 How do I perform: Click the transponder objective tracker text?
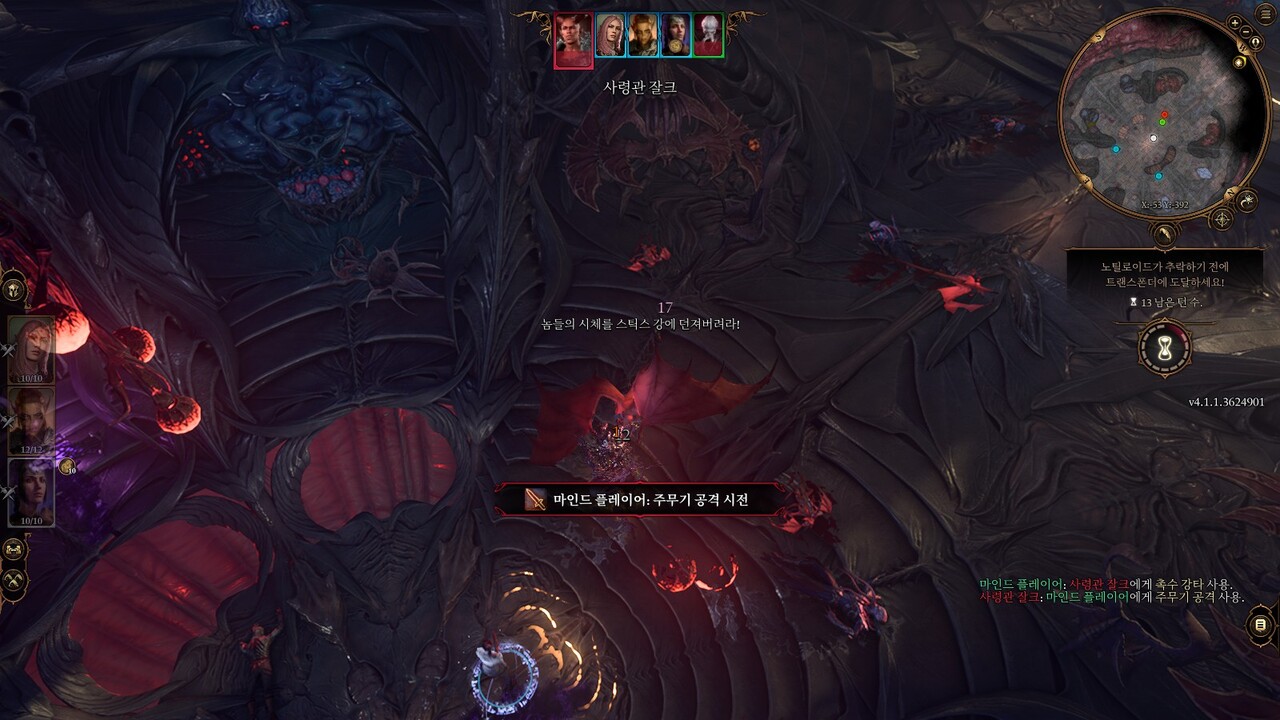1165,275
